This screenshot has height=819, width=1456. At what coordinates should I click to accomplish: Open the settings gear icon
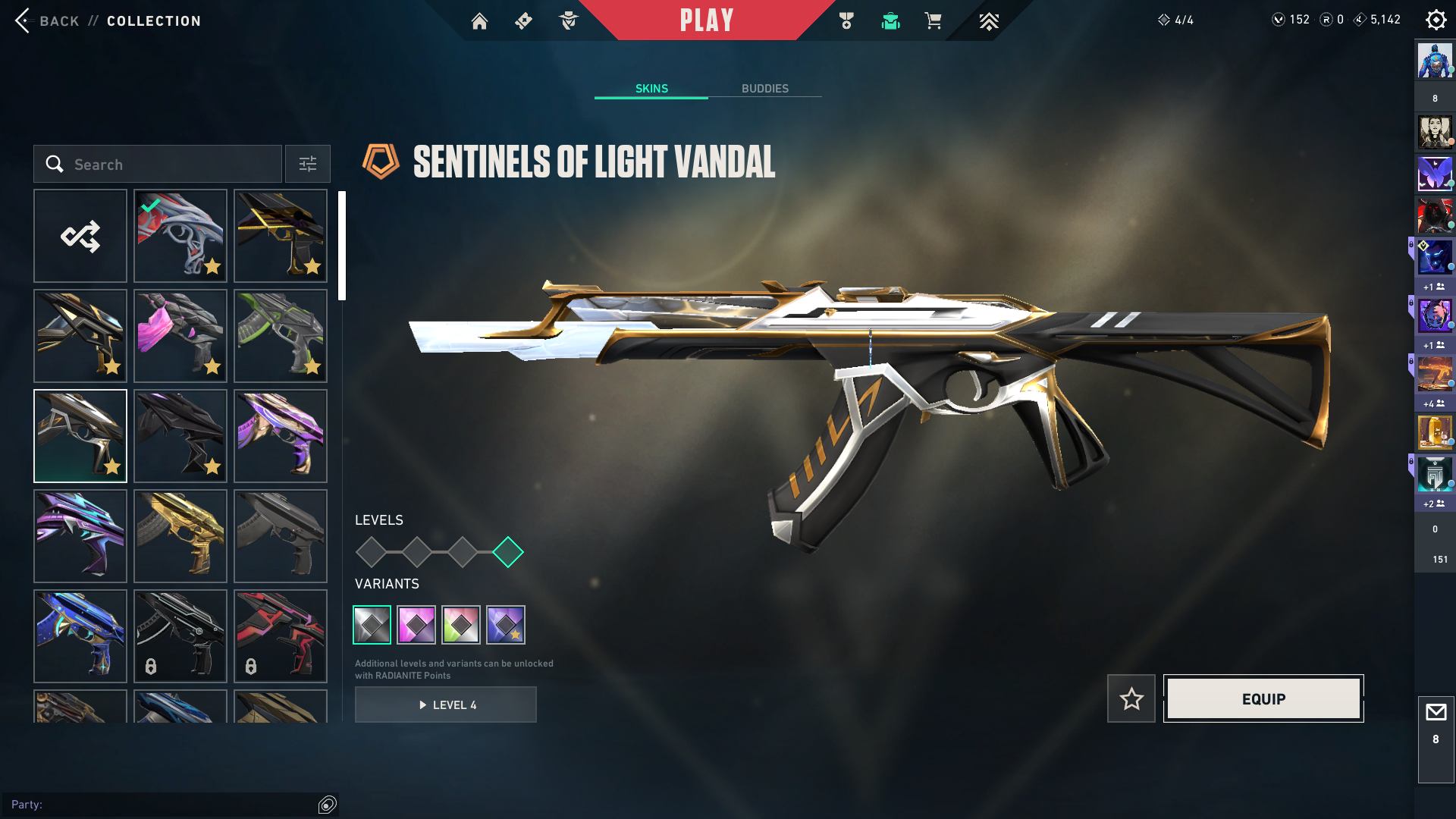(x=1436, y=20)
